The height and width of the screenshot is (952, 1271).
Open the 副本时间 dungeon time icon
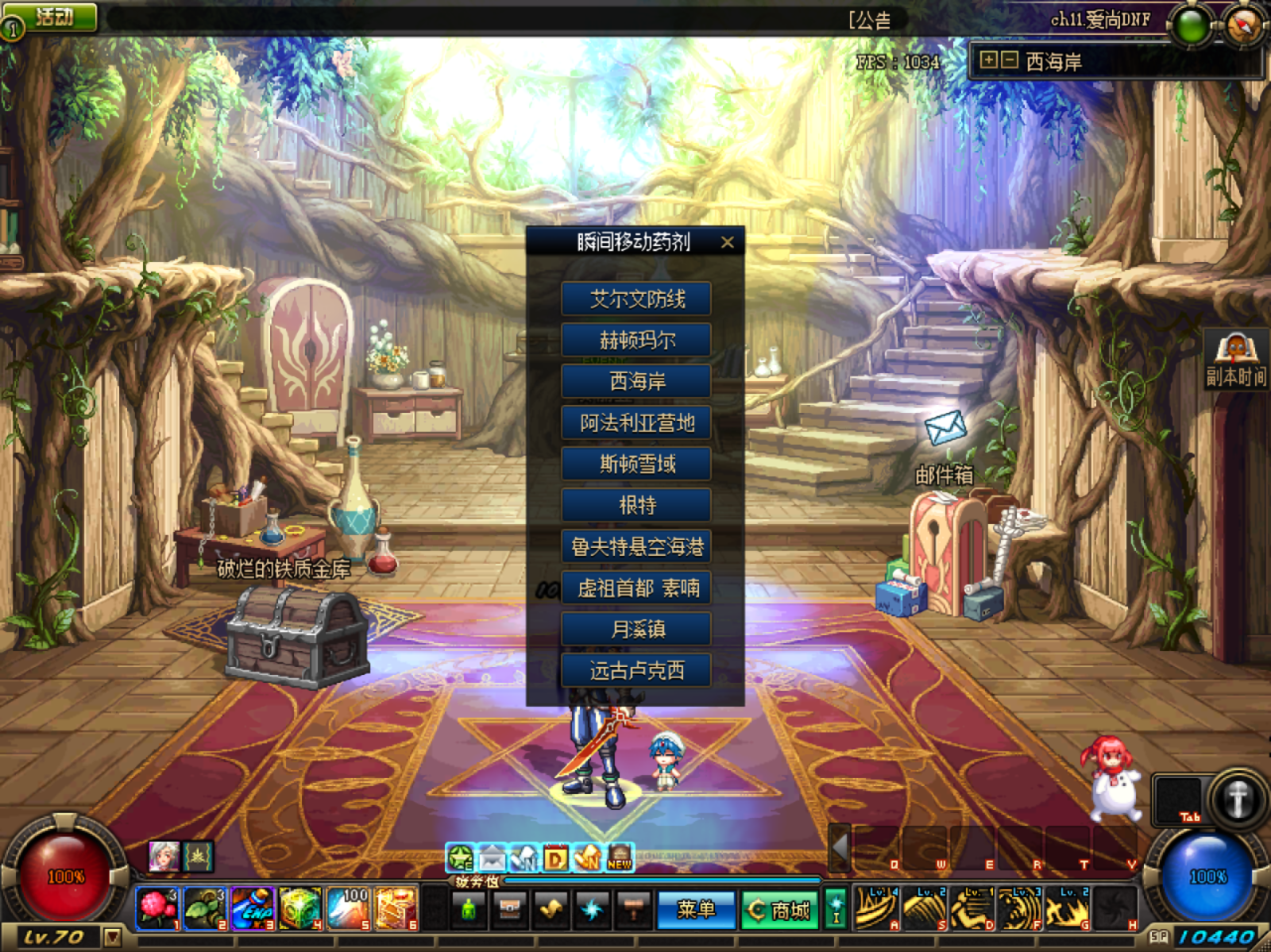pos(1235,360)
